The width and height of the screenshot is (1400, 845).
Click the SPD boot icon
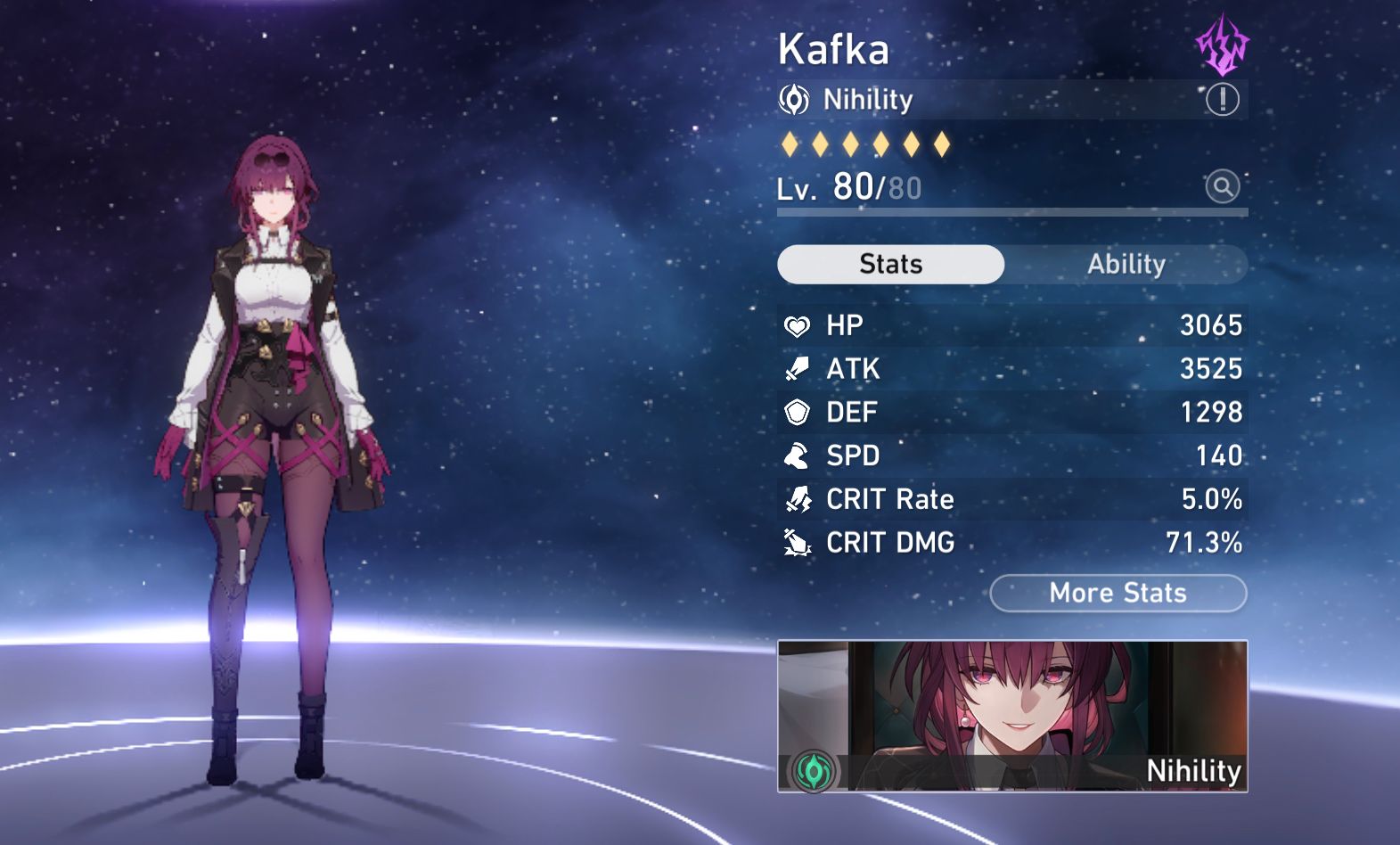point(798,455)
